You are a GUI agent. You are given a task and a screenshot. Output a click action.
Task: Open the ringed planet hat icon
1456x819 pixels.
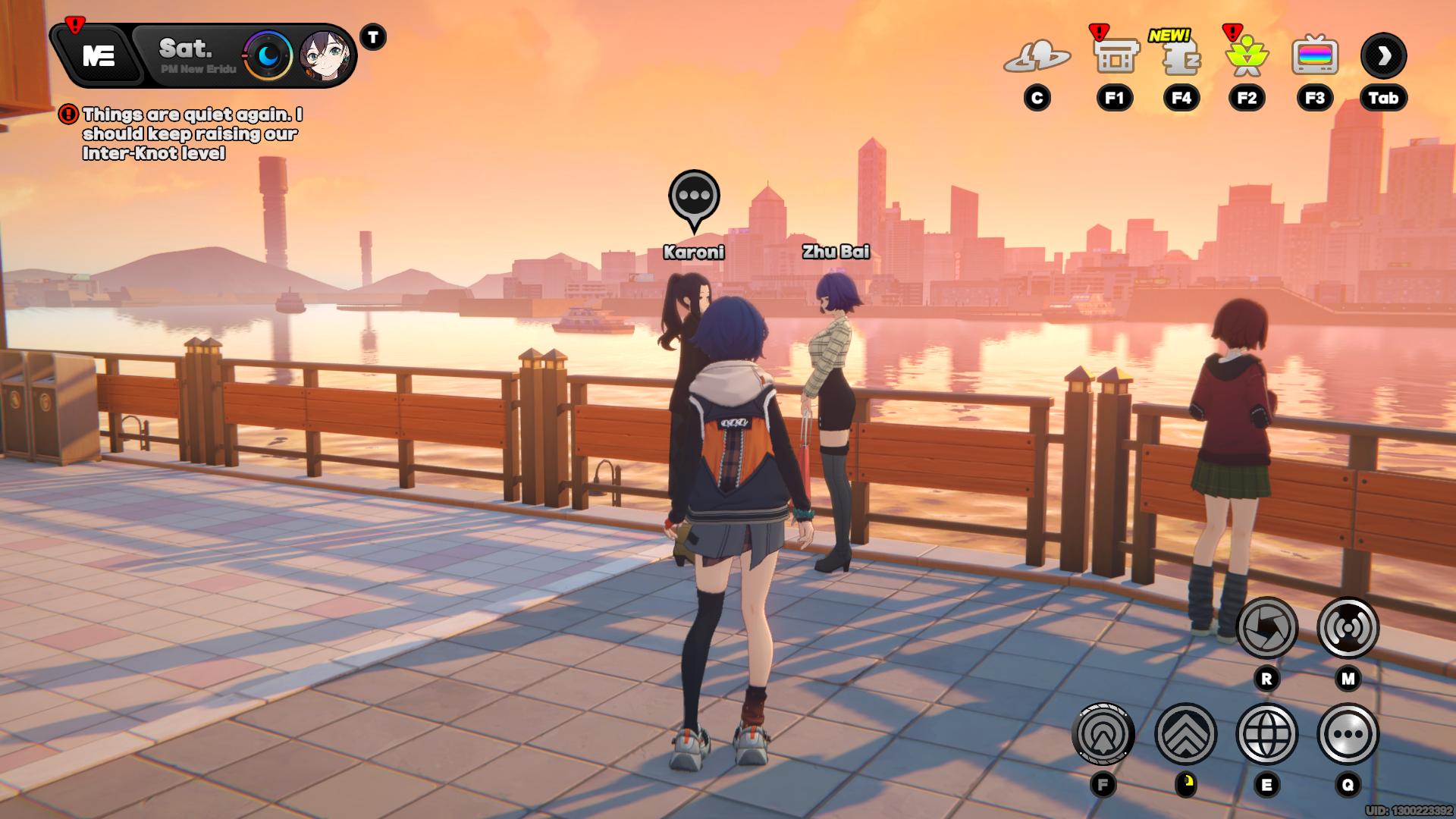point(1037,56)
